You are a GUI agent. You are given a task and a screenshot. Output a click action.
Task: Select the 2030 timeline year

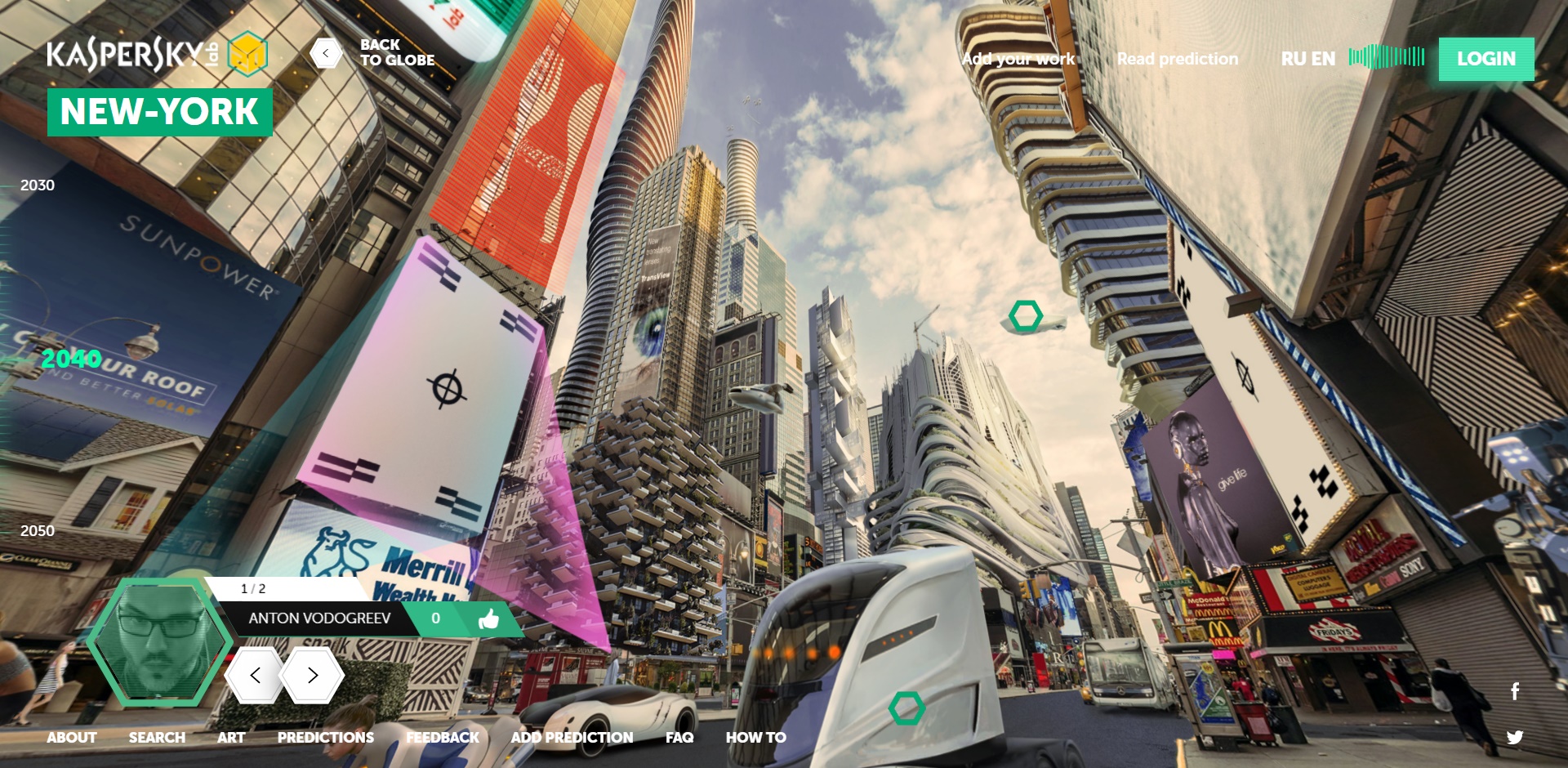coord(38,185)
